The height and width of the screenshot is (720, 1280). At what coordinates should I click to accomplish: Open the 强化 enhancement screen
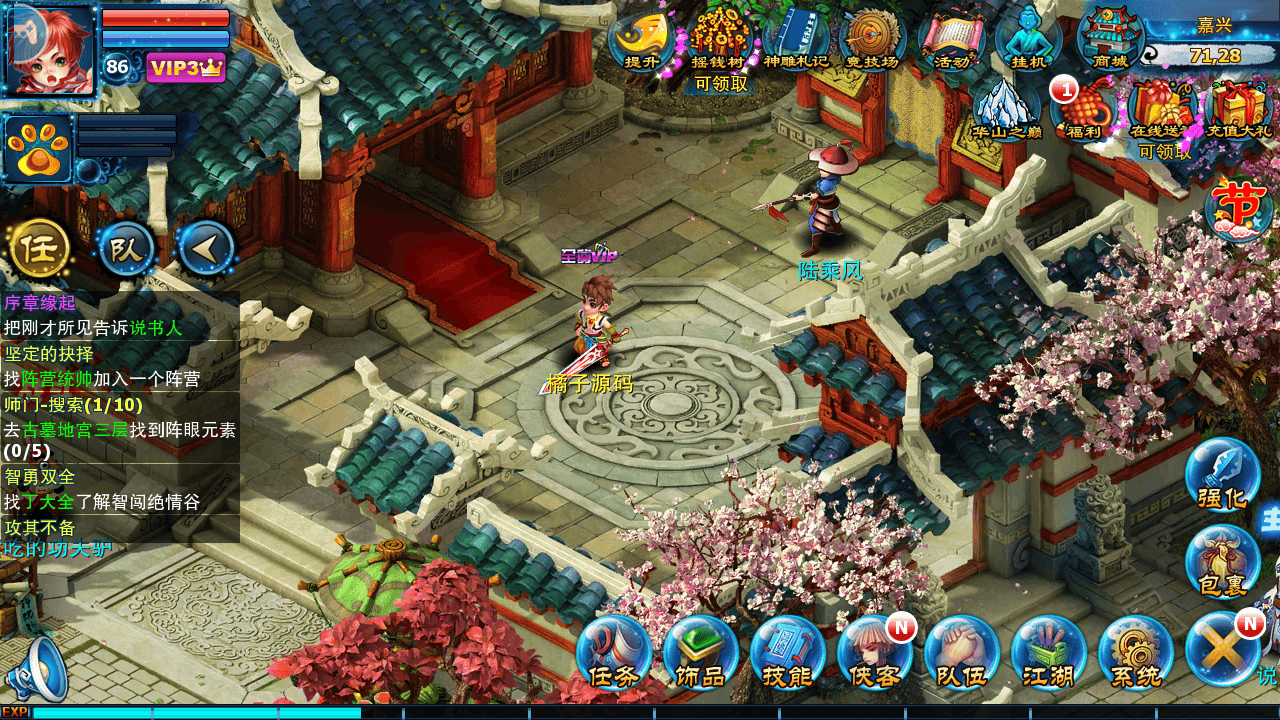tap(1222, 474)
